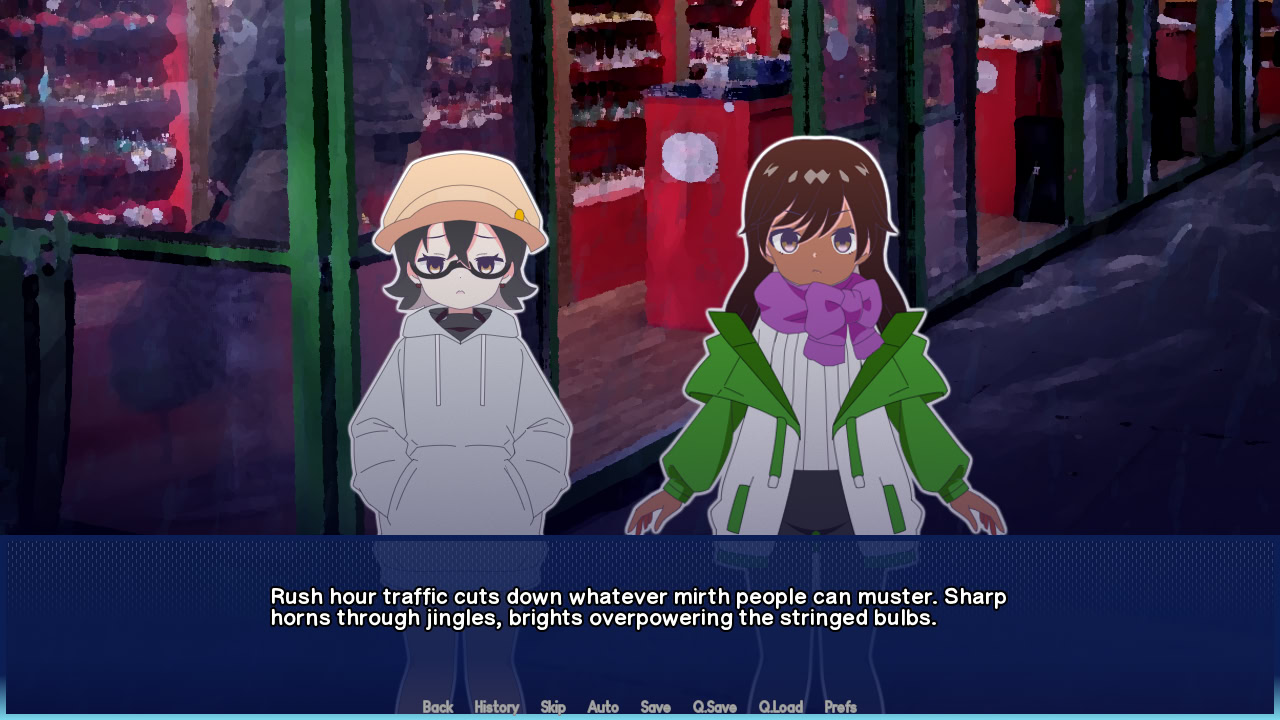Click Q.Load to quick load
This screenshot has height=720, width=1280.
780,707
